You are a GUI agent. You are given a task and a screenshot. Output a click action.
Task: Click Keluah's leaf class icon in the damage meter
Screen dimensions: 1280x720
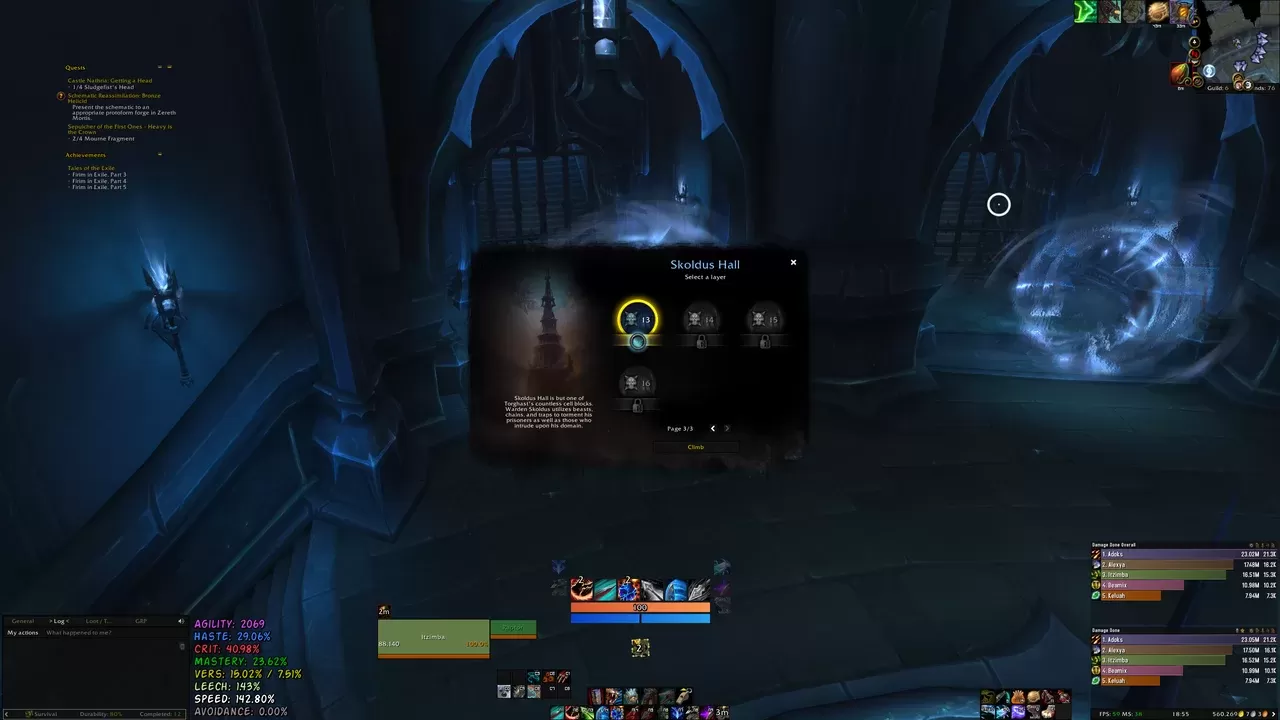tap(1095, 596)
